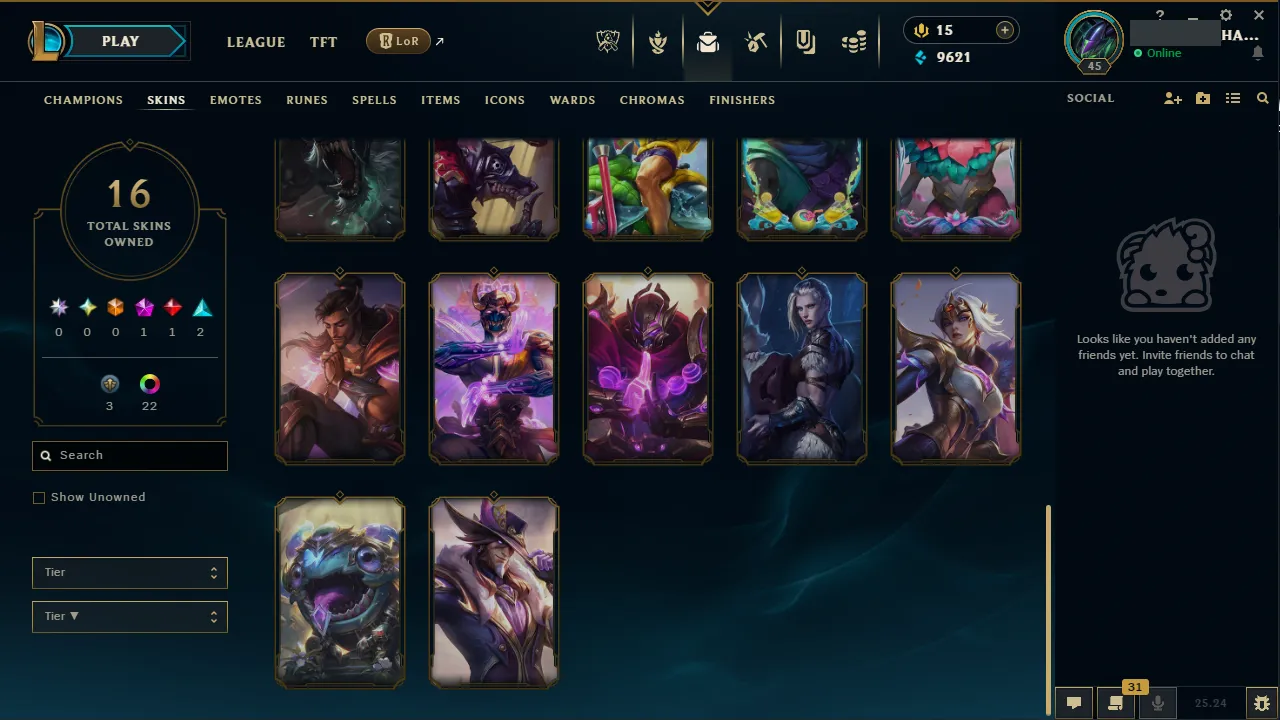
Task: Open the friend search magnifier in Social
Action: click(x=1262, y=98)
